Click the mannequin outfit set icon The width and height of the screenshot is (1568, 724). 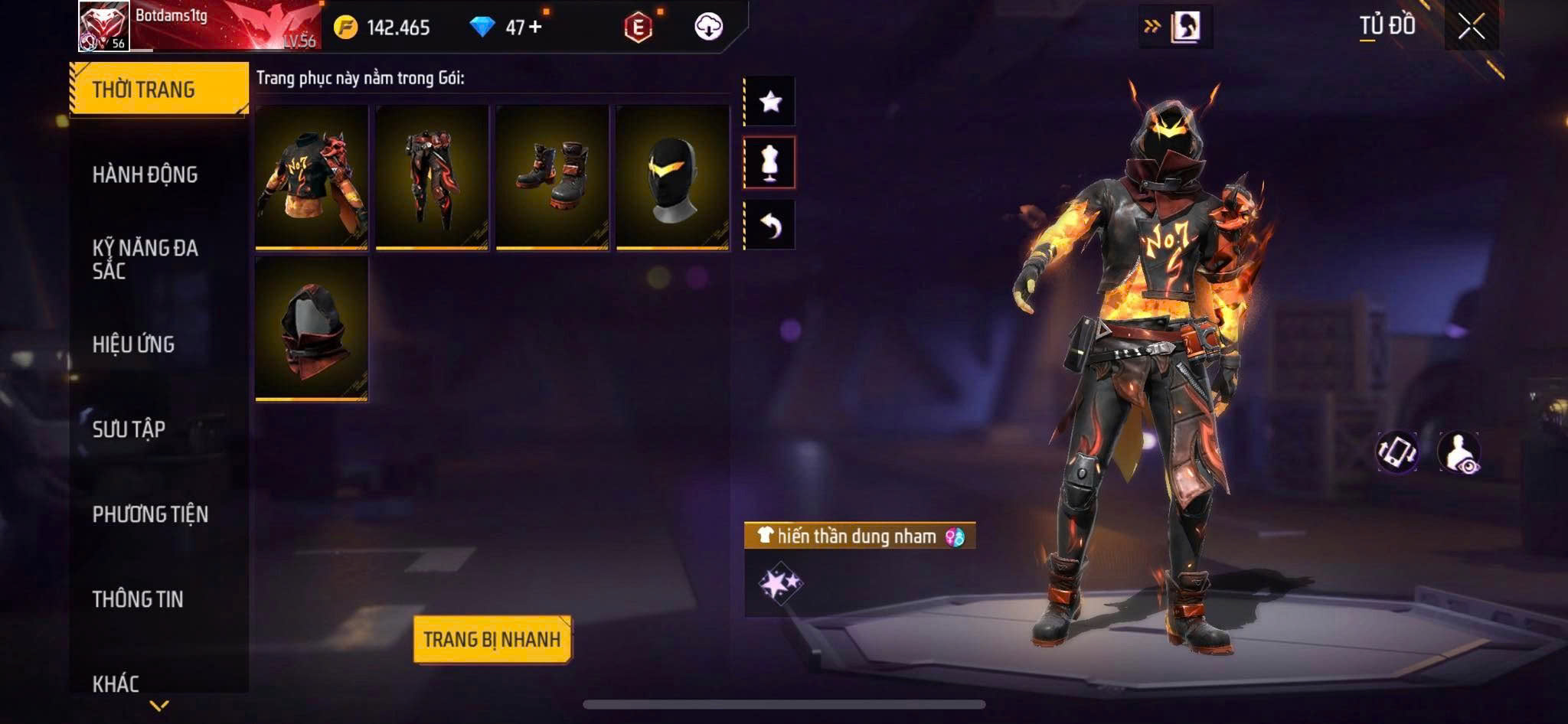[770, 162]
